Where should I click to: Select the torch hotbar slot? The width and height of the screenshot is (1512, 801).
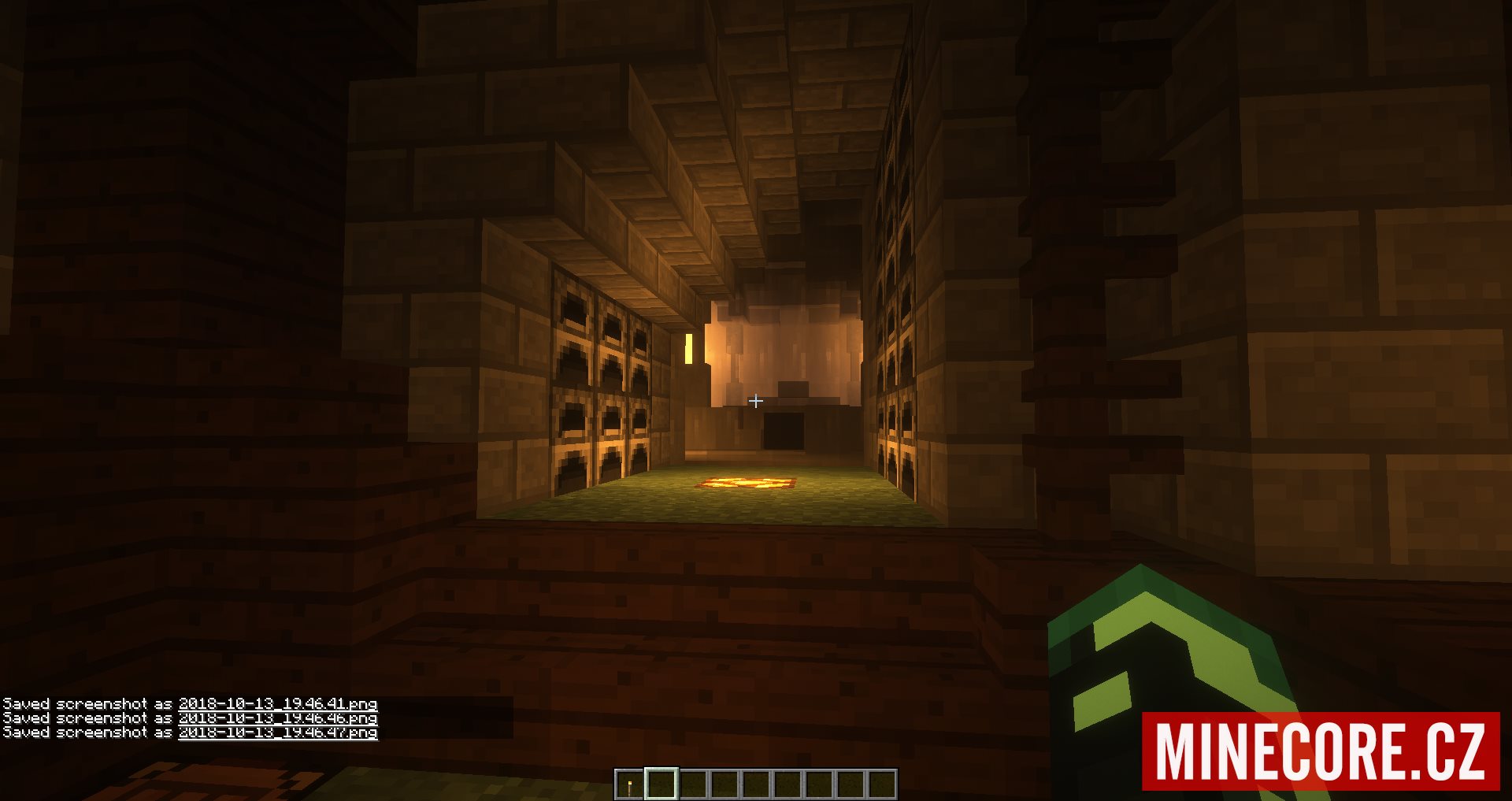click(x=629, y=784)
